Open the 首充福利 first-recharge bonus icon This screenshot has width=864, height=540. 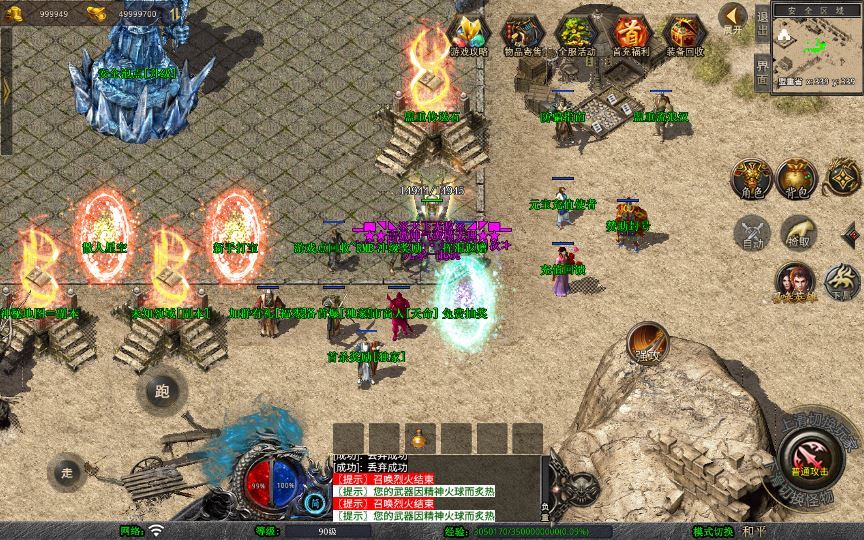click(x=631, y=33)
